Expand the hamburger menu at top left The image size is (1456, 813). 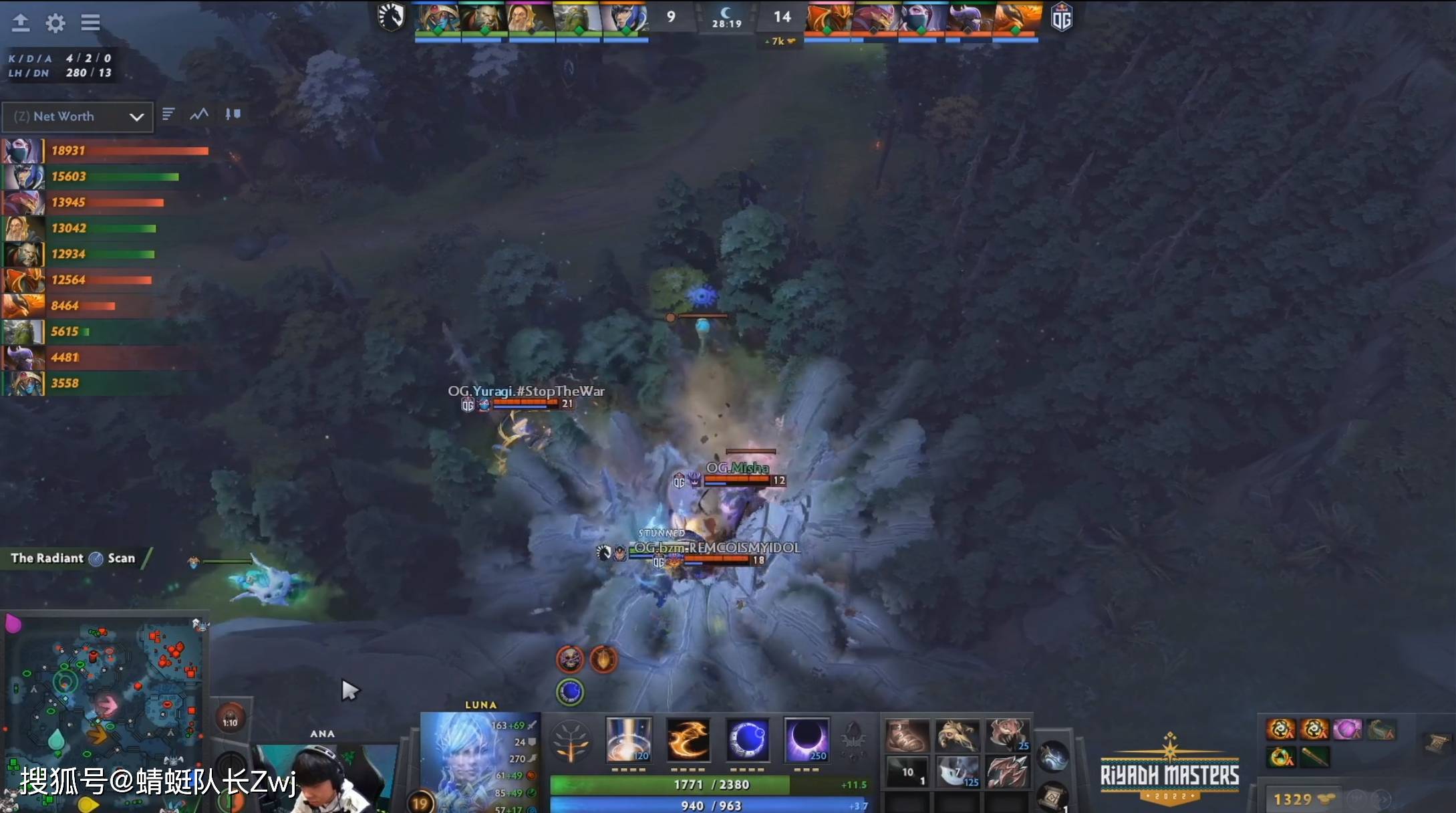coord(90,23)
